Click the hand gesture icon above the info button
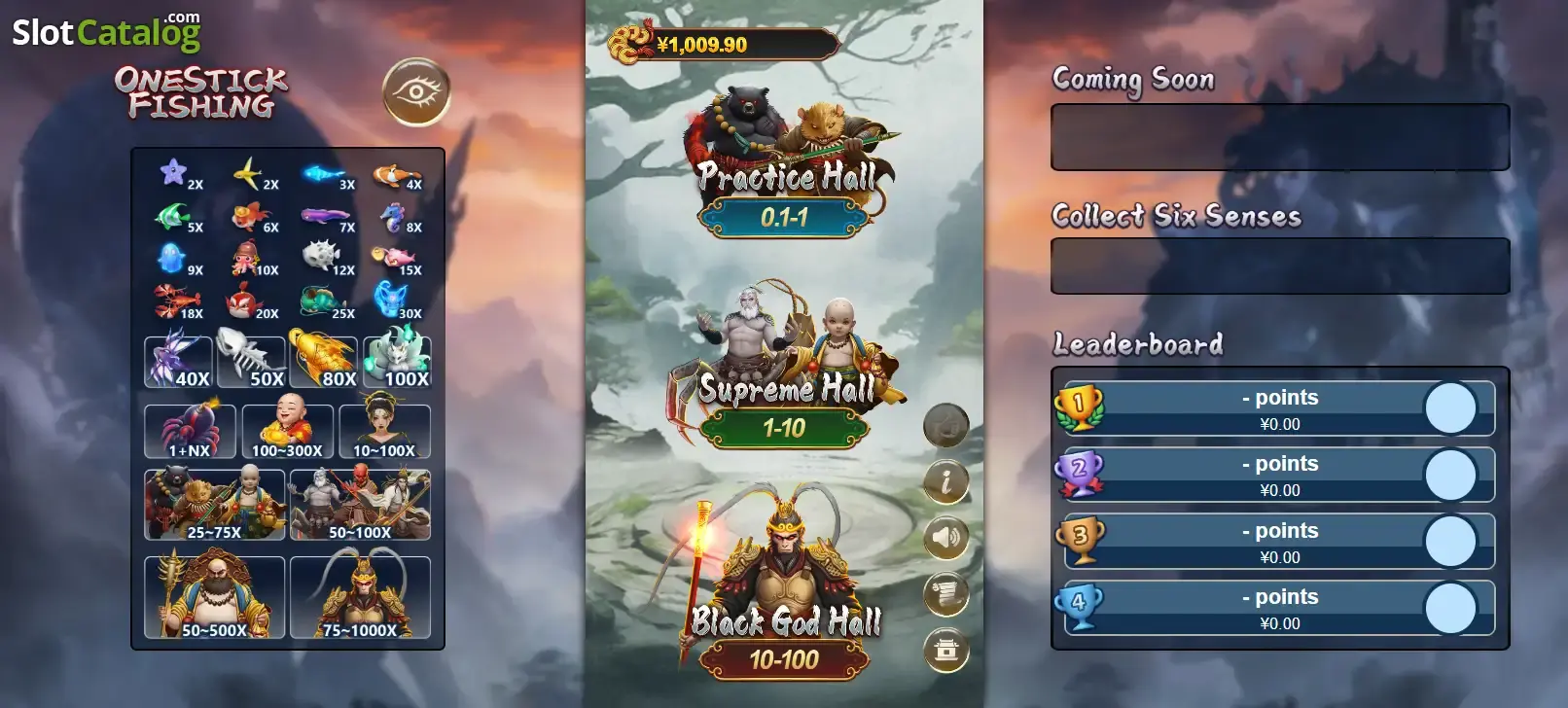This screenshot has height=708, width=1568. [x=944, y=425]
